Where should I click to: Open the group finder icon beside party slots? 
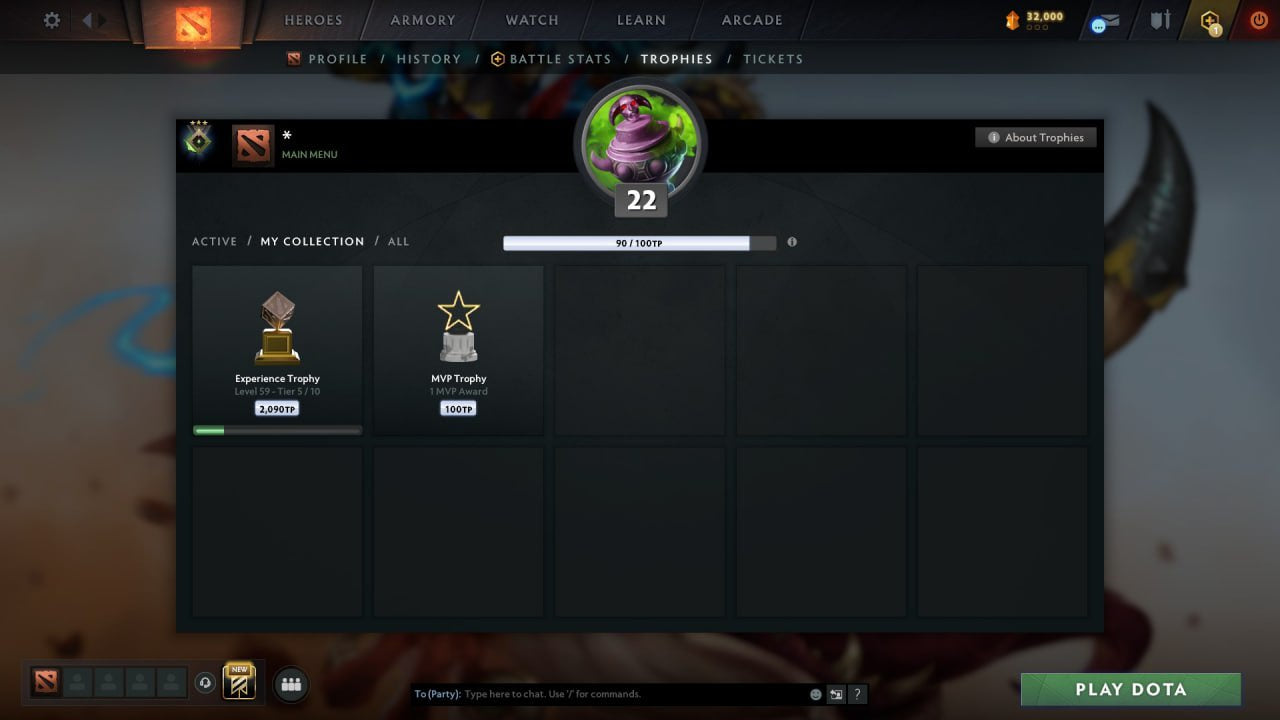290,684
